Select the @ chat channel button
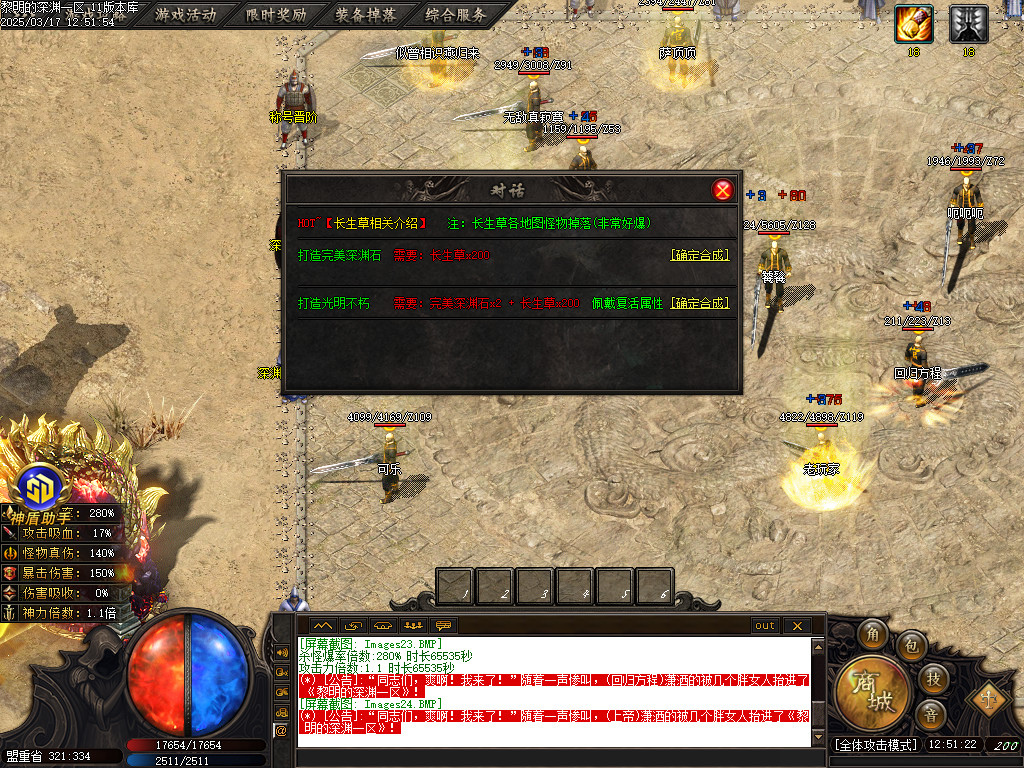 point(280,731)
